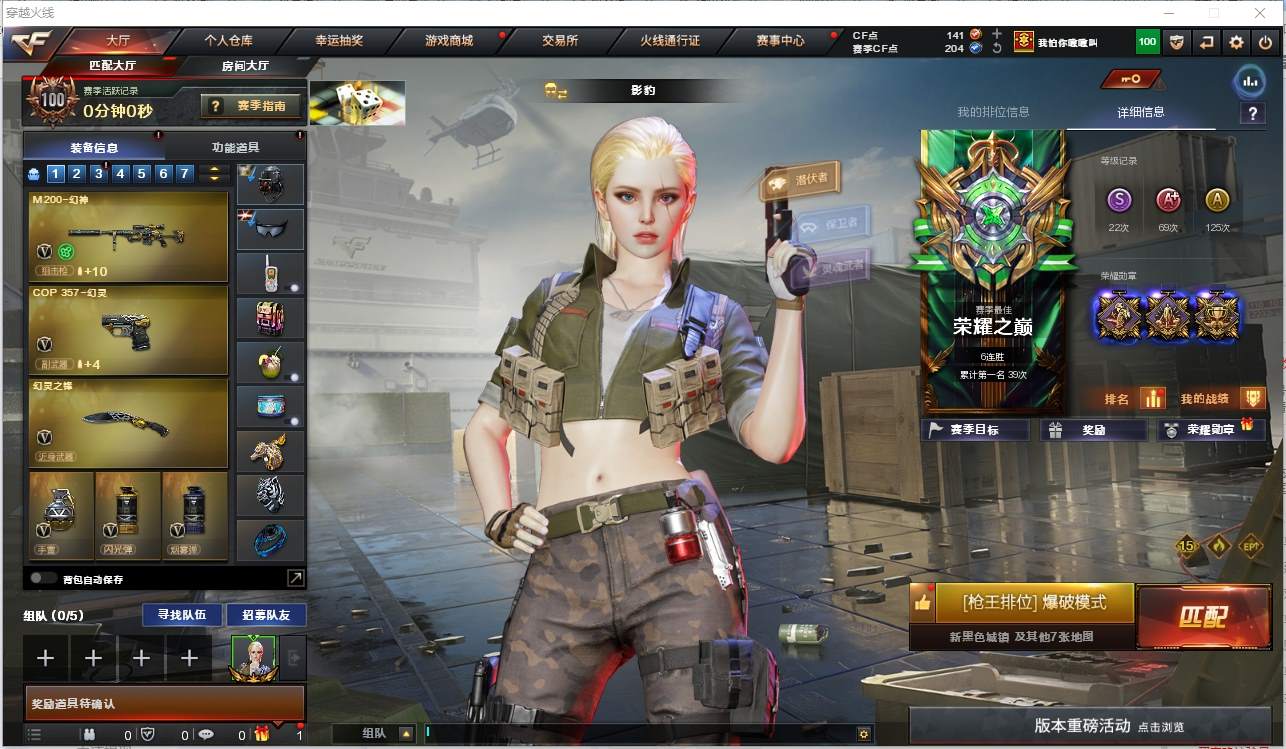Start matchmaking with the 匹配 button

pos(1204,616)
